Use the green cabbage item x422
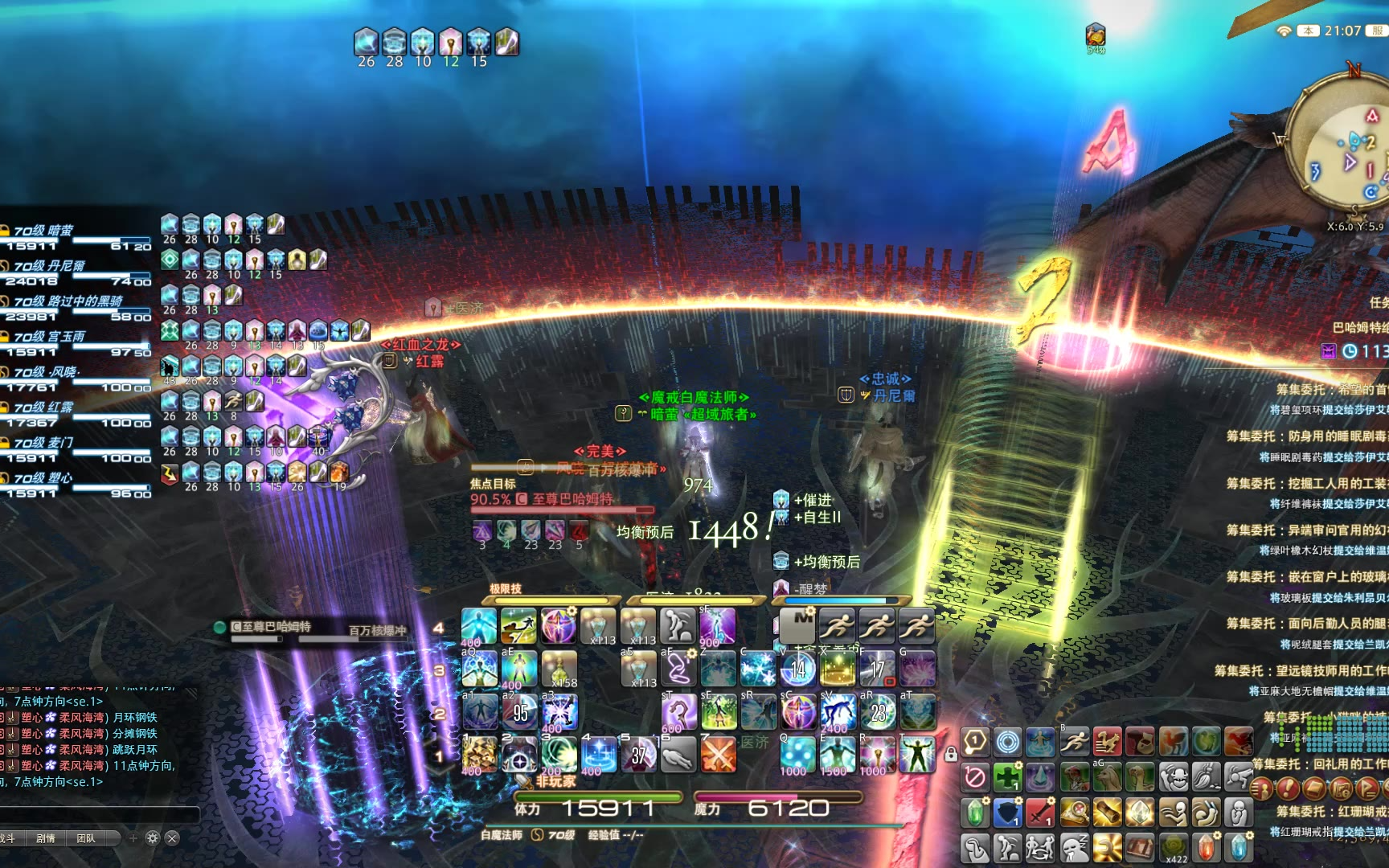The image size is (1389, 868). coord(1173,847)
